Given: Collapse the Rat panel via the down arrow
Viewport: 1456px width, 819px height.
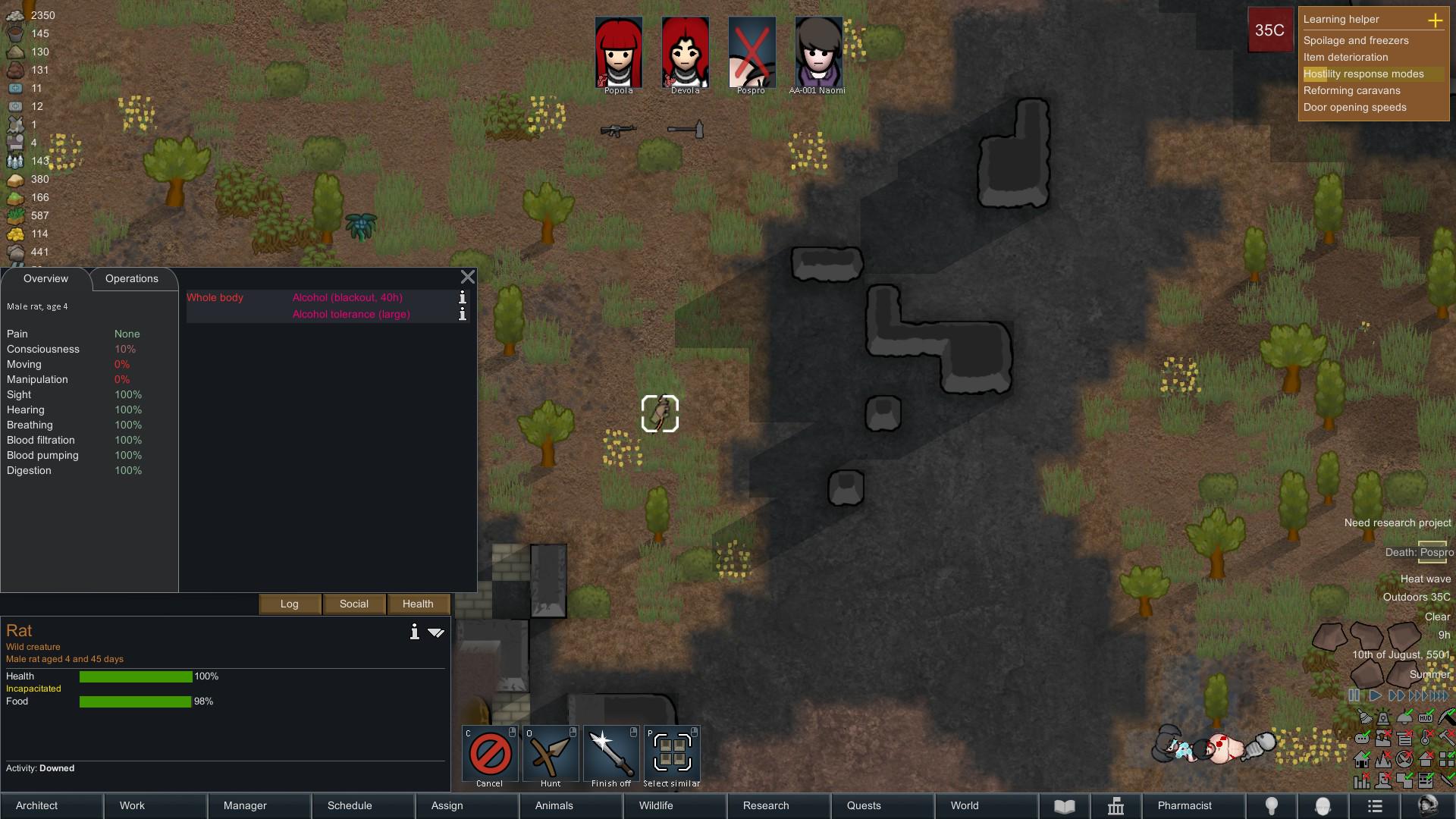Looking at the screenshot, I should [x=436, y=632].
